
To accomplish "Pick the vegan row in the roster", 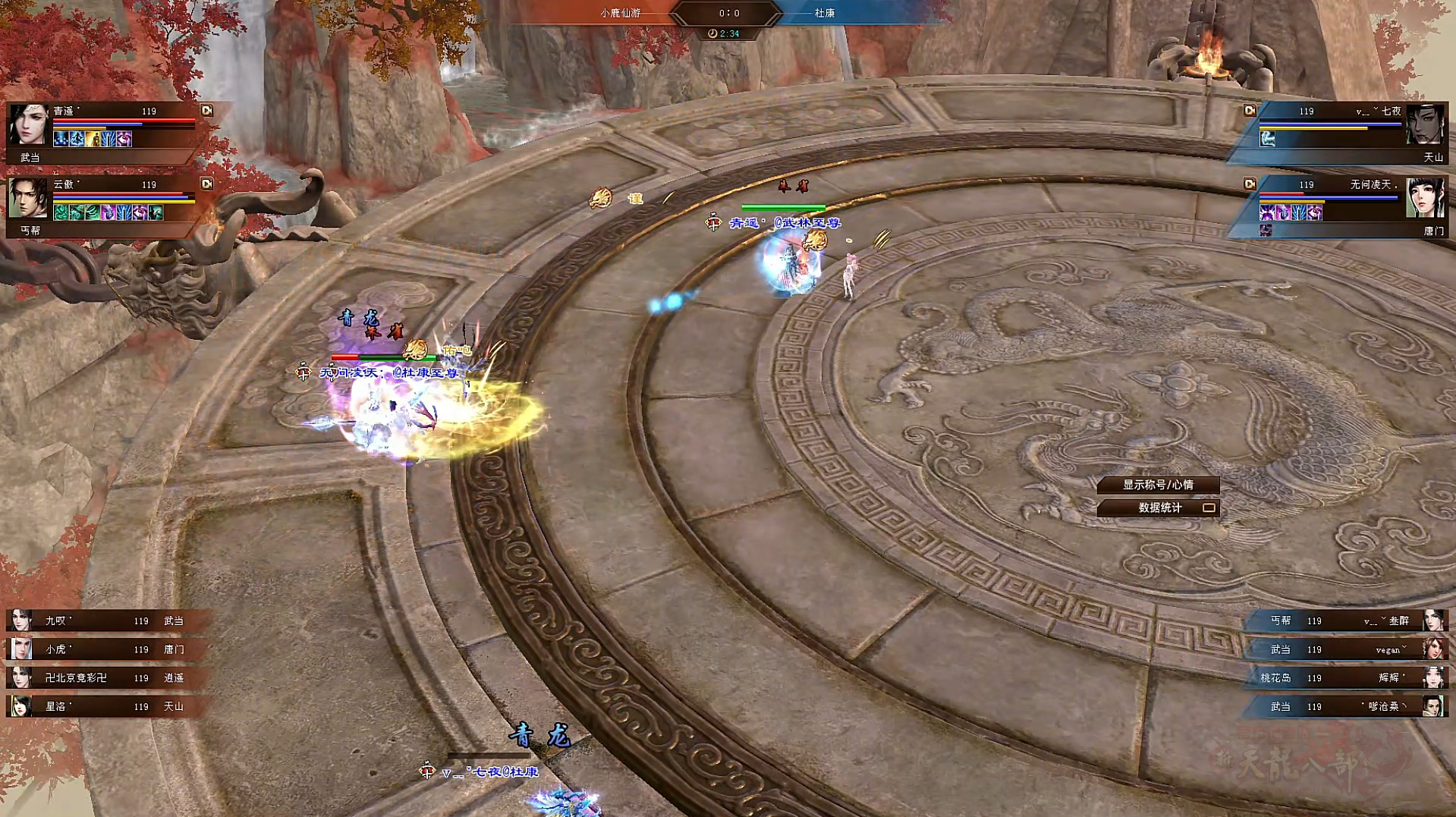I will pos(1347,649).
